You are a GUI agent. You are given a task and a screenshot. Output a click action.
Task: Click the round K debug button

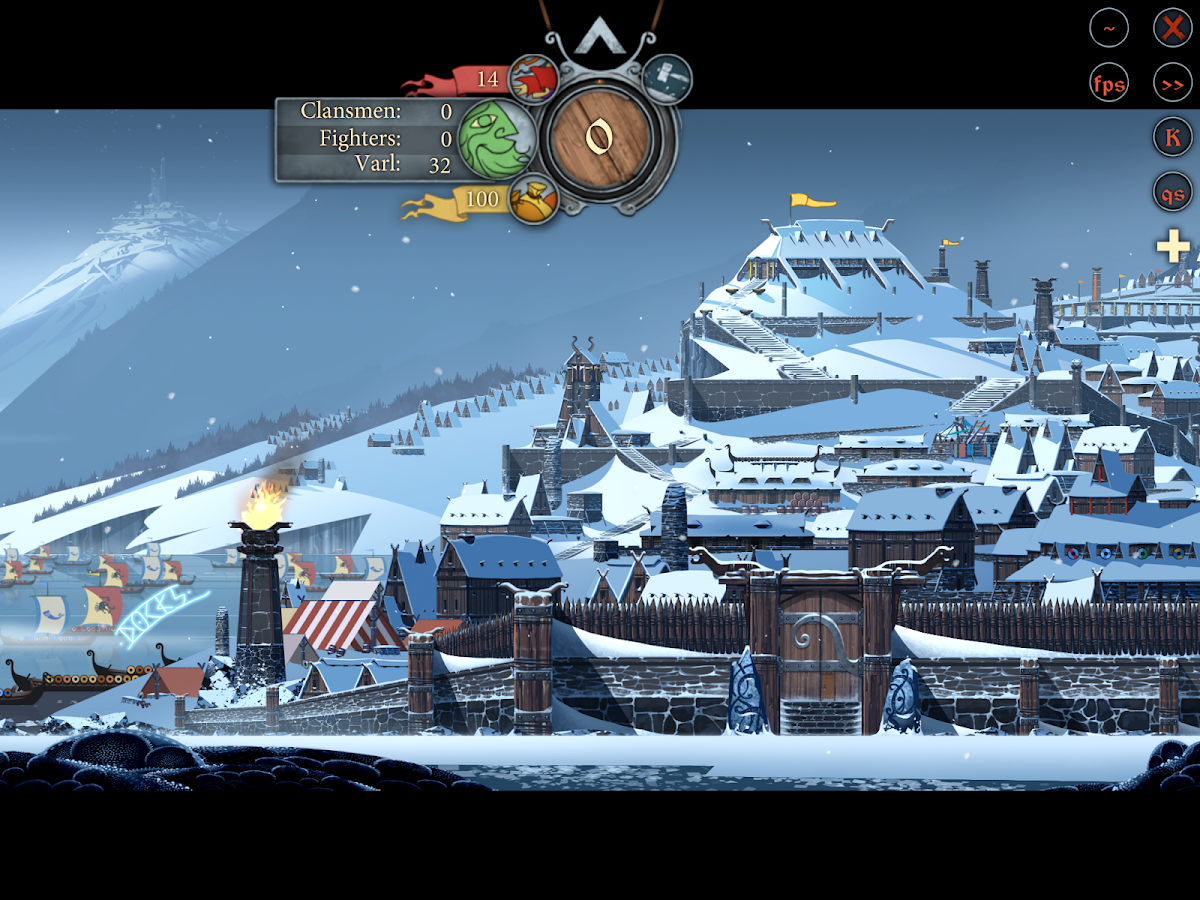(x=1172, y=137)
